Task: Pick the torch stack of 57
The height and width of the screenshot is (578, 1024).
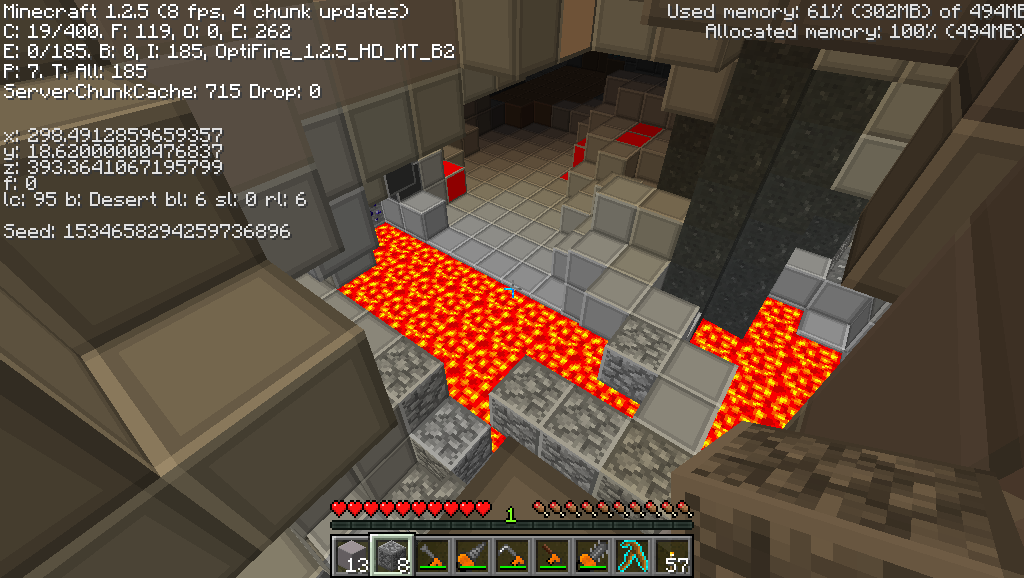Action: [671, 554]
